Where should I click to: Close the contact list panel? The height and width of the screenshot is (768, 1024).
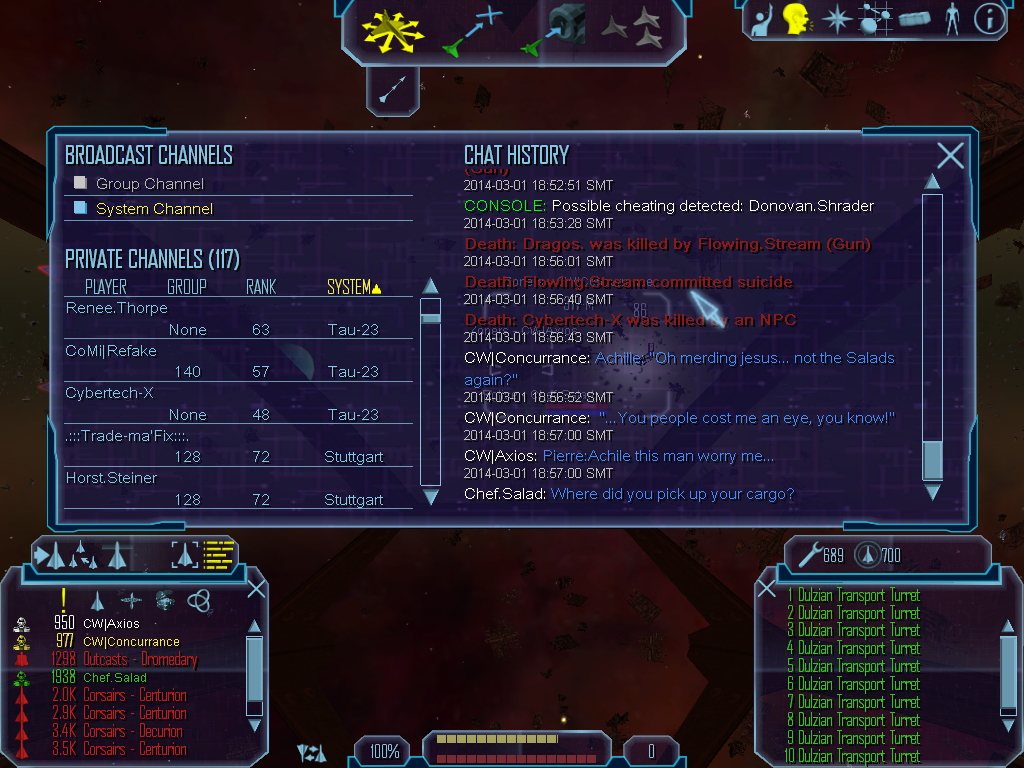pyautogui.click(x=257, y=588)
